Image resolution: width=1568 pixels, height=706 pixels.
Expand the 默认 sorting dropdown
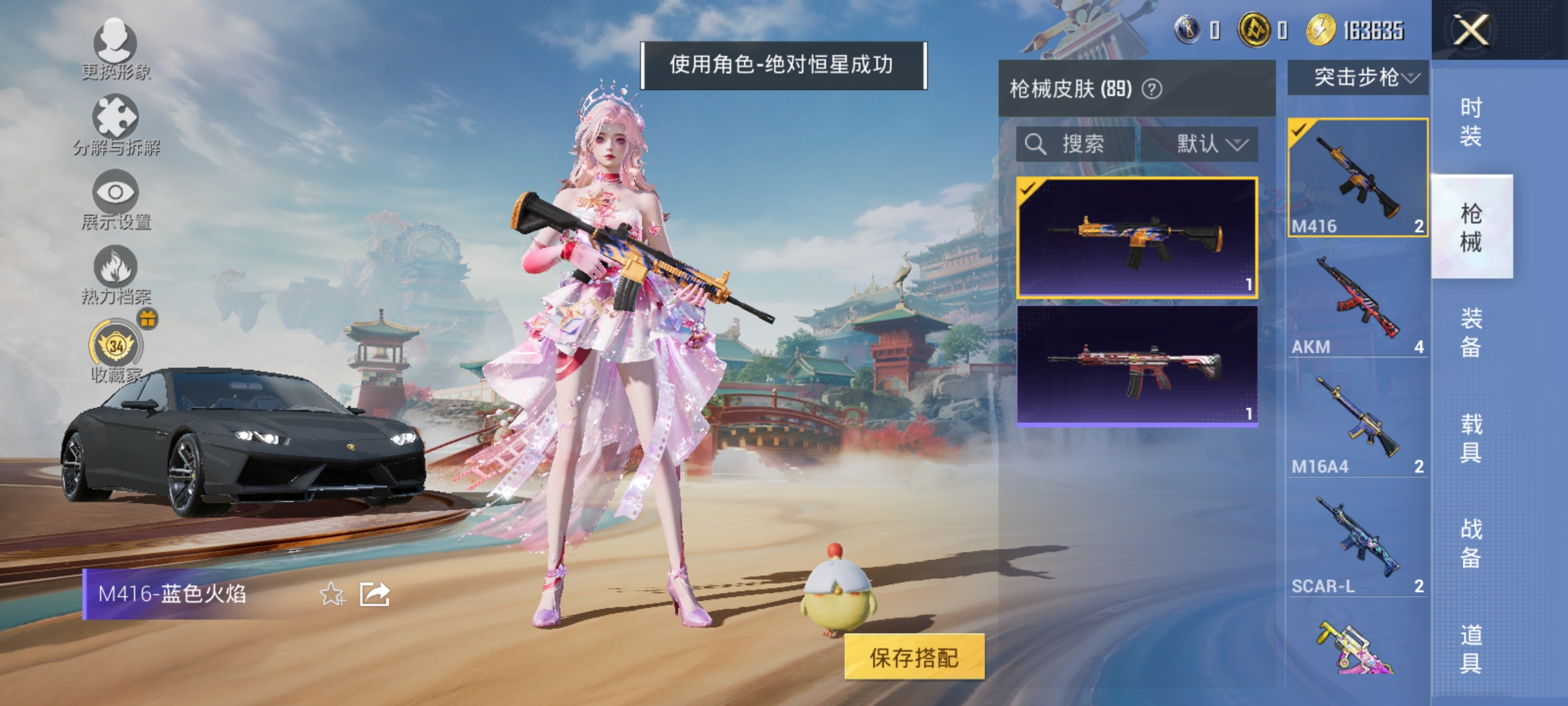[1212, 145]
